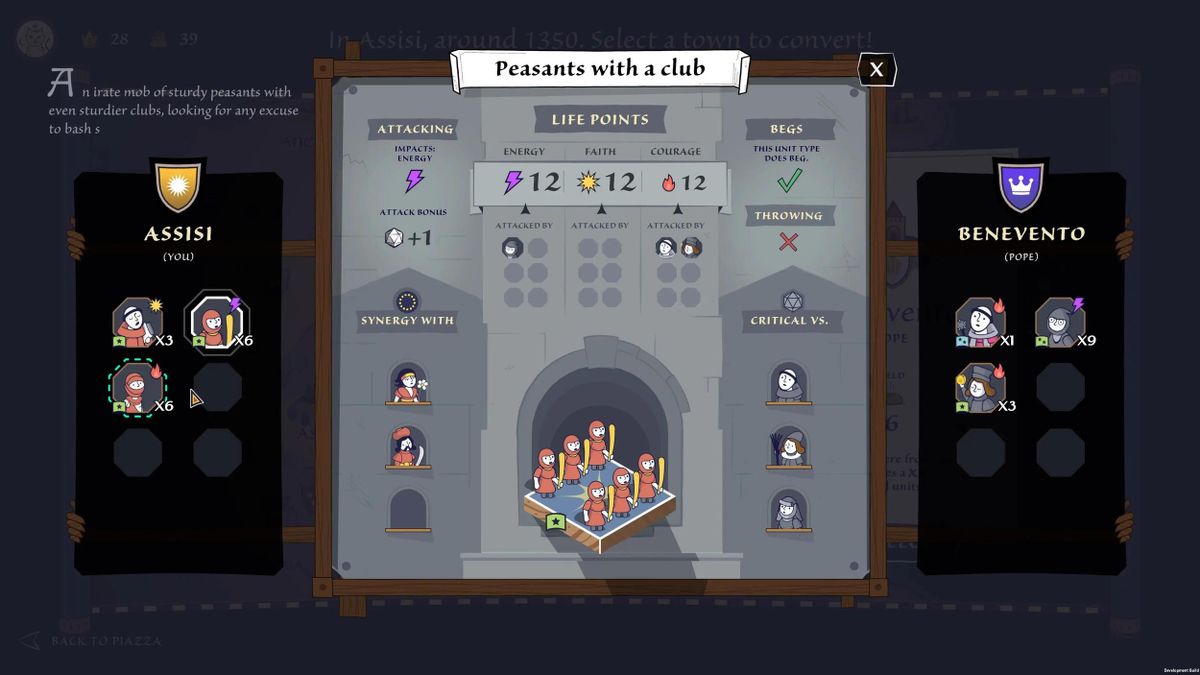This screenshot has height=675, width=1200.
Task: Close the Peasants with a club panel
Action: (x=877, y=69)
